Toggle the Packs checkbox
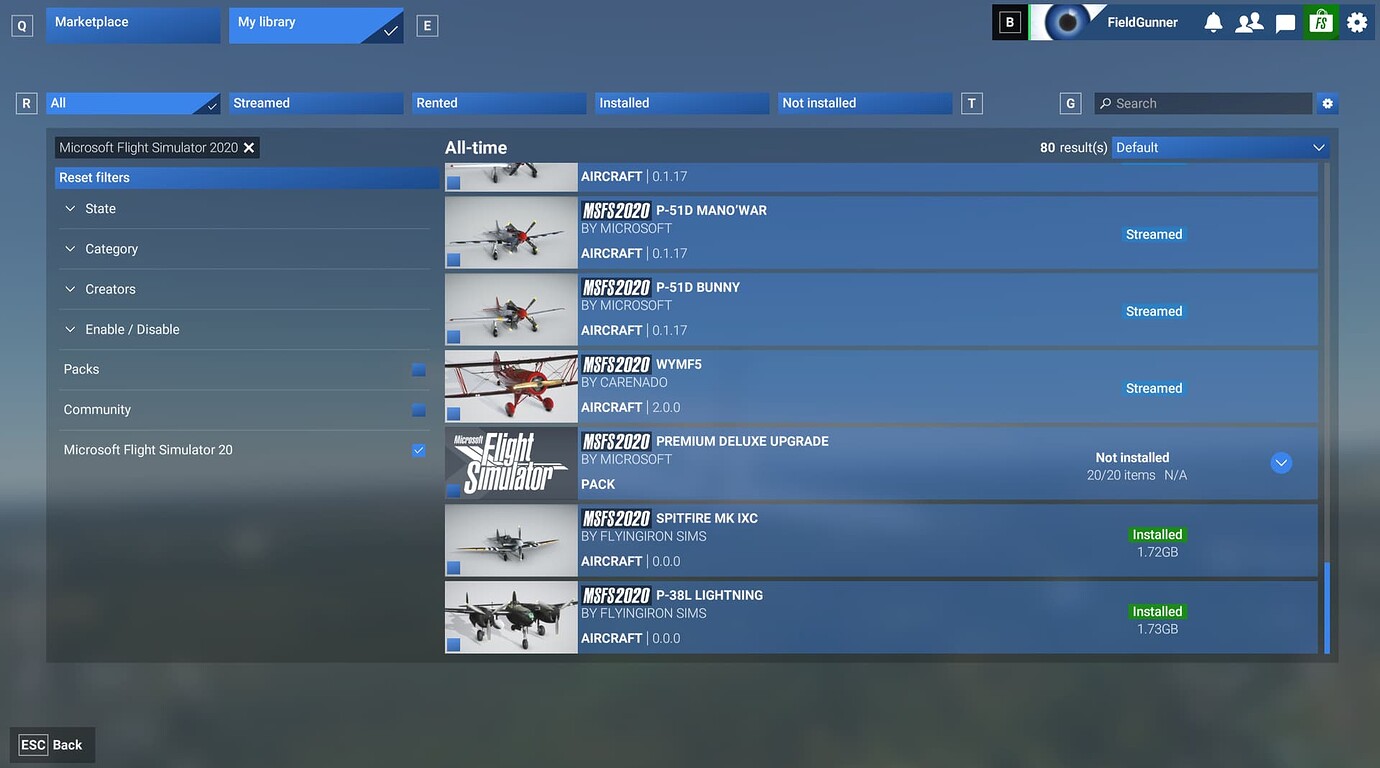Image resolution: width=1380 pixels, height=768 pixels. (x=418, y=370)
